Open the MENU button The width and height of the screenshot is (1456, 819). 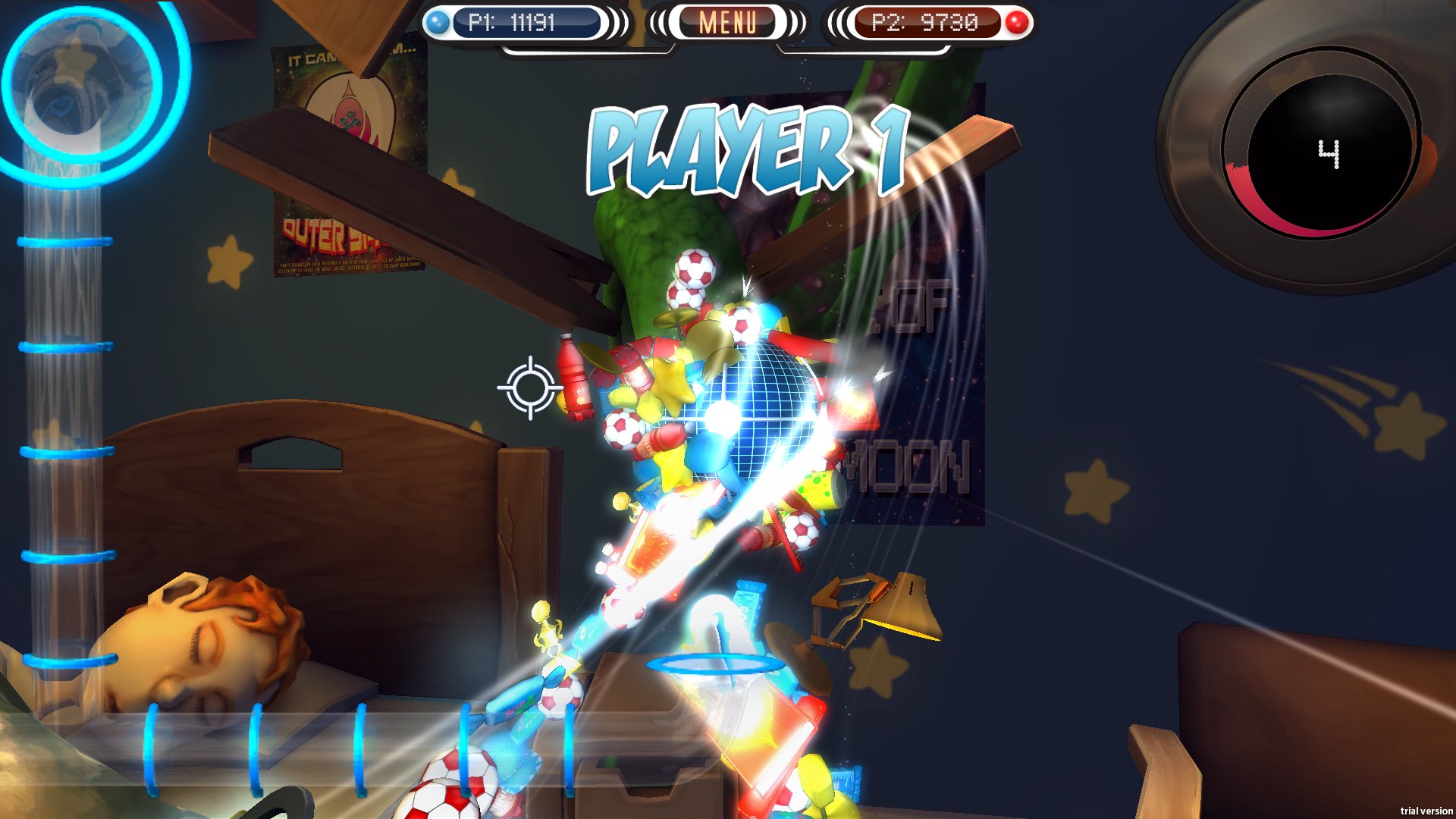pos(726,23)
